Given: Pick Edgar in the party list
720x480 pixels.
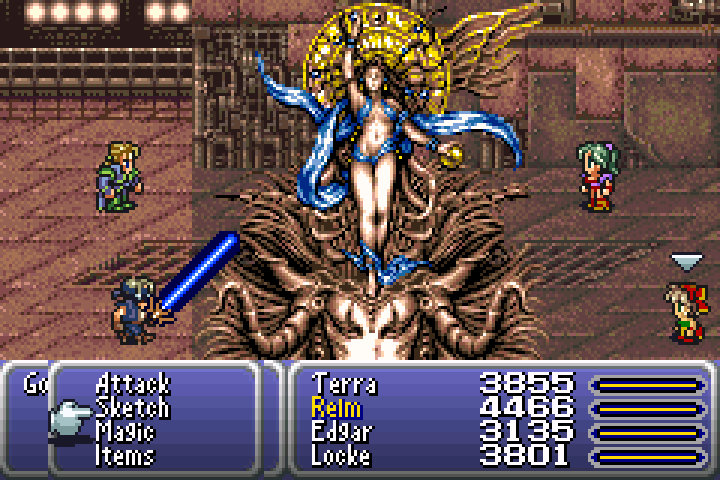Looking at the screenshot, I should (341, 432).
